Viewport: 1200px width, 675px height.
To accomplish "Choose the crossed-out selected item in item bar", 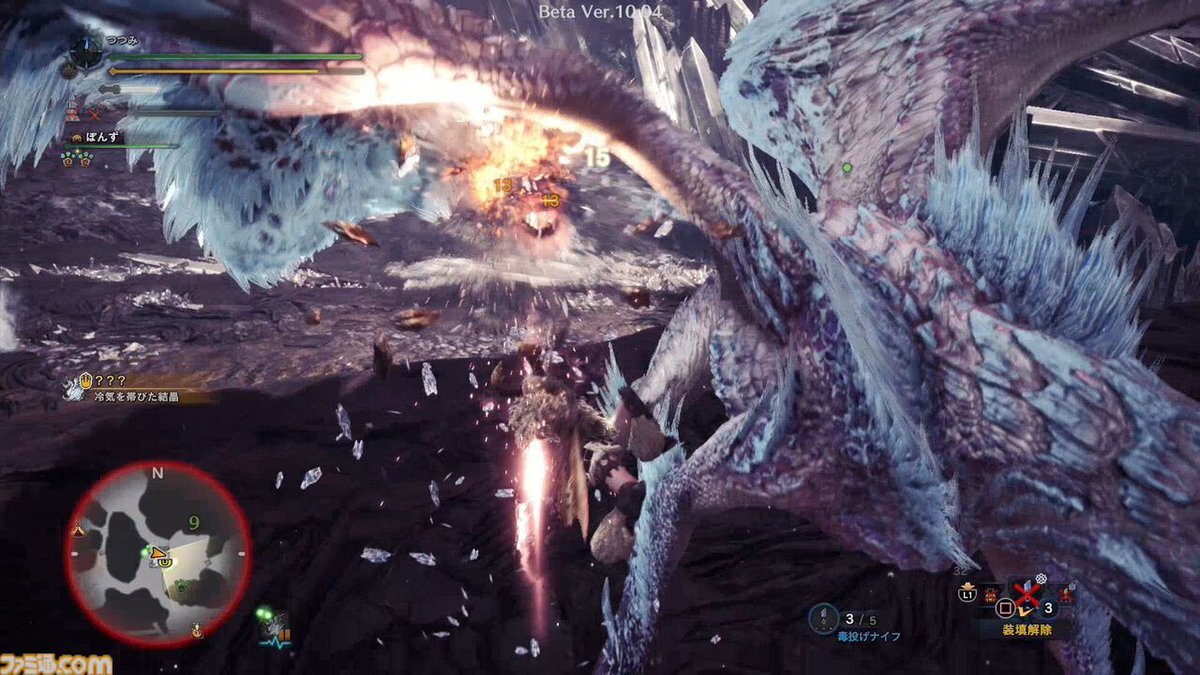I will tap(1026, 594).
